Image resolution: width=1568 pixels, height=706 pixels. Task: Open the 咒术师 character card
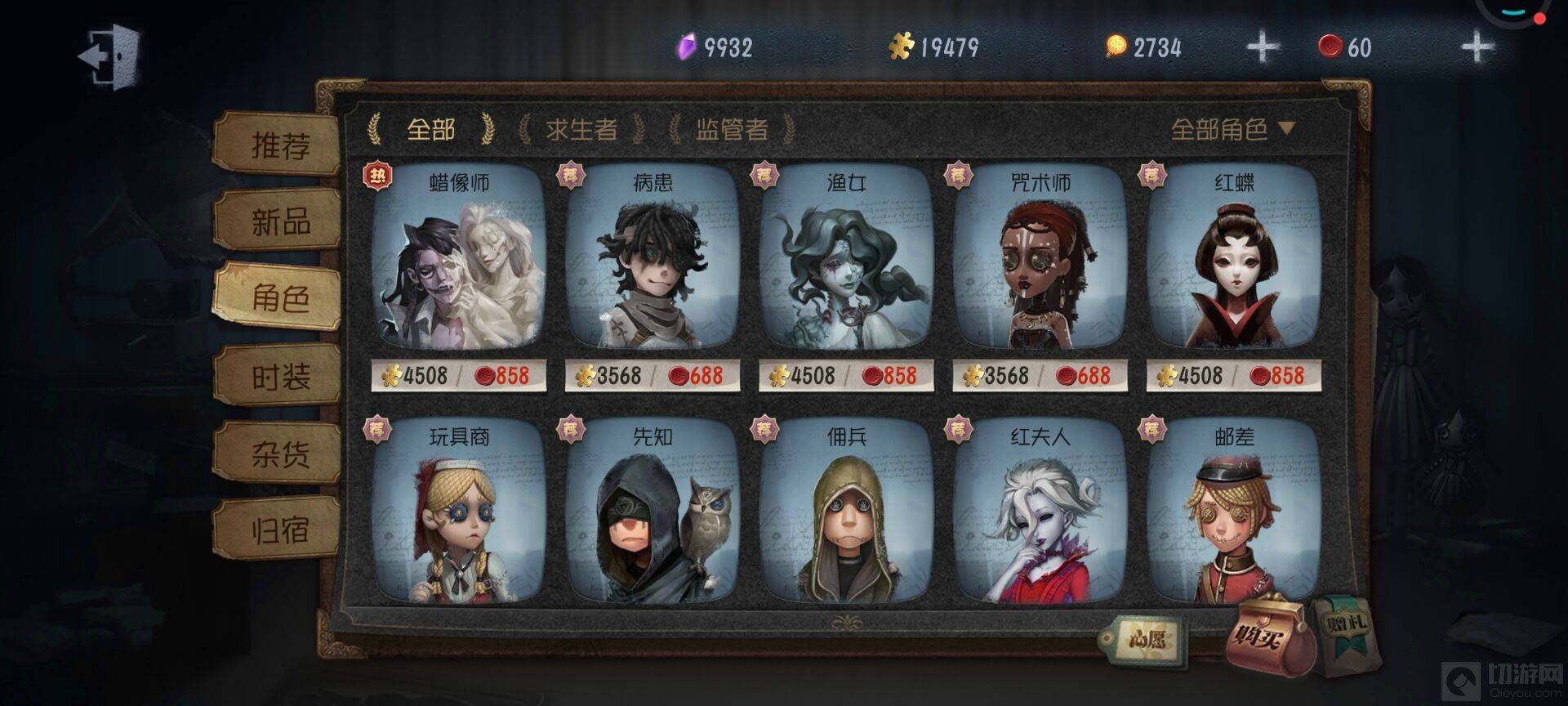point(1040,261)
